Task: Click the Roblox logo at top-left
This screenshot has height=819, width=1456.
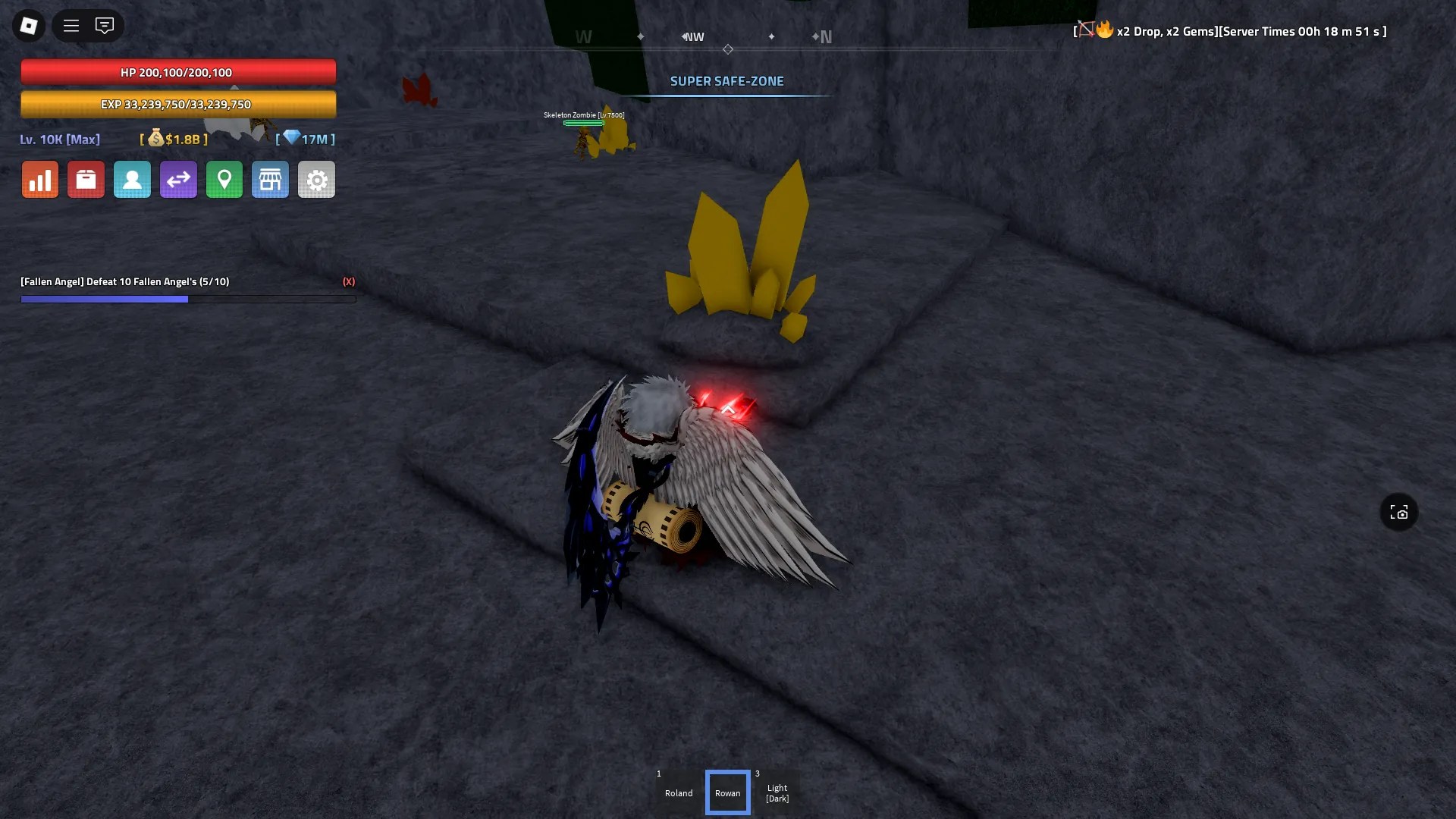Action: click(x=28, y=25)
